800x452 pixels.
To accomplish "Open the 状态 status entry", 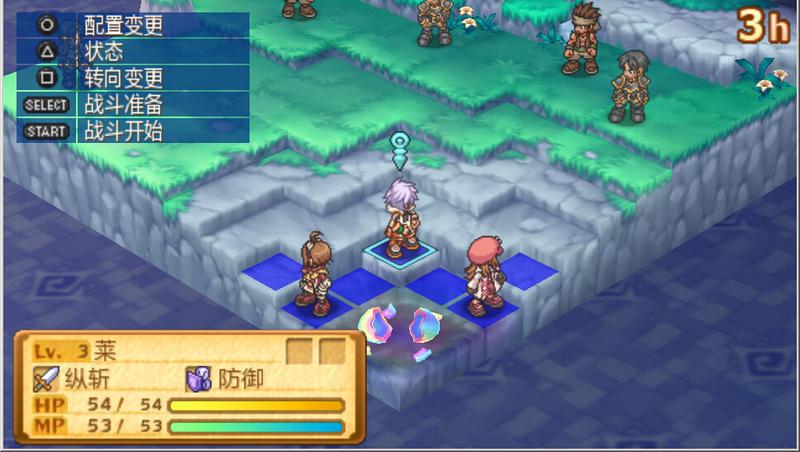I will [x=103, y=52].
